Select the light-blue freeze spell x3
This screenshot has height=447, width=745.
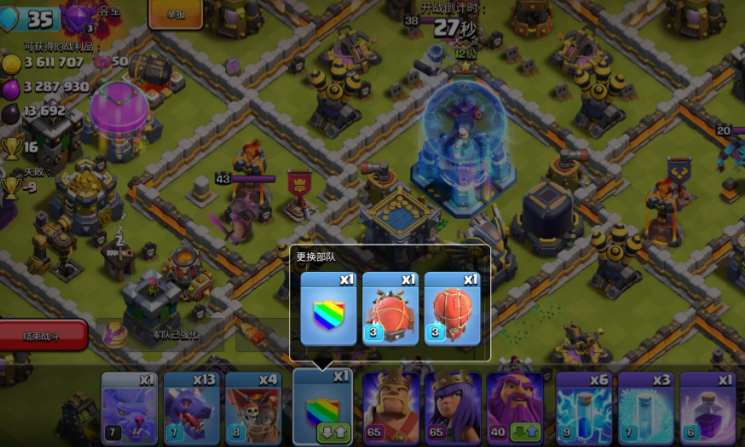pos(646,407)
